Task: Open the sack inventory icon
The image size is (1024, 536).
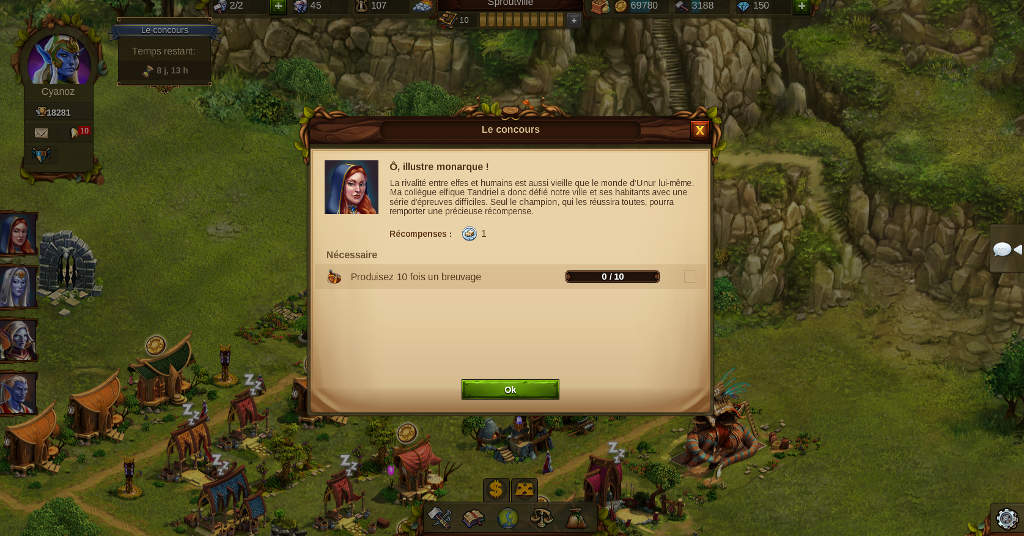Action: [576, 518]
